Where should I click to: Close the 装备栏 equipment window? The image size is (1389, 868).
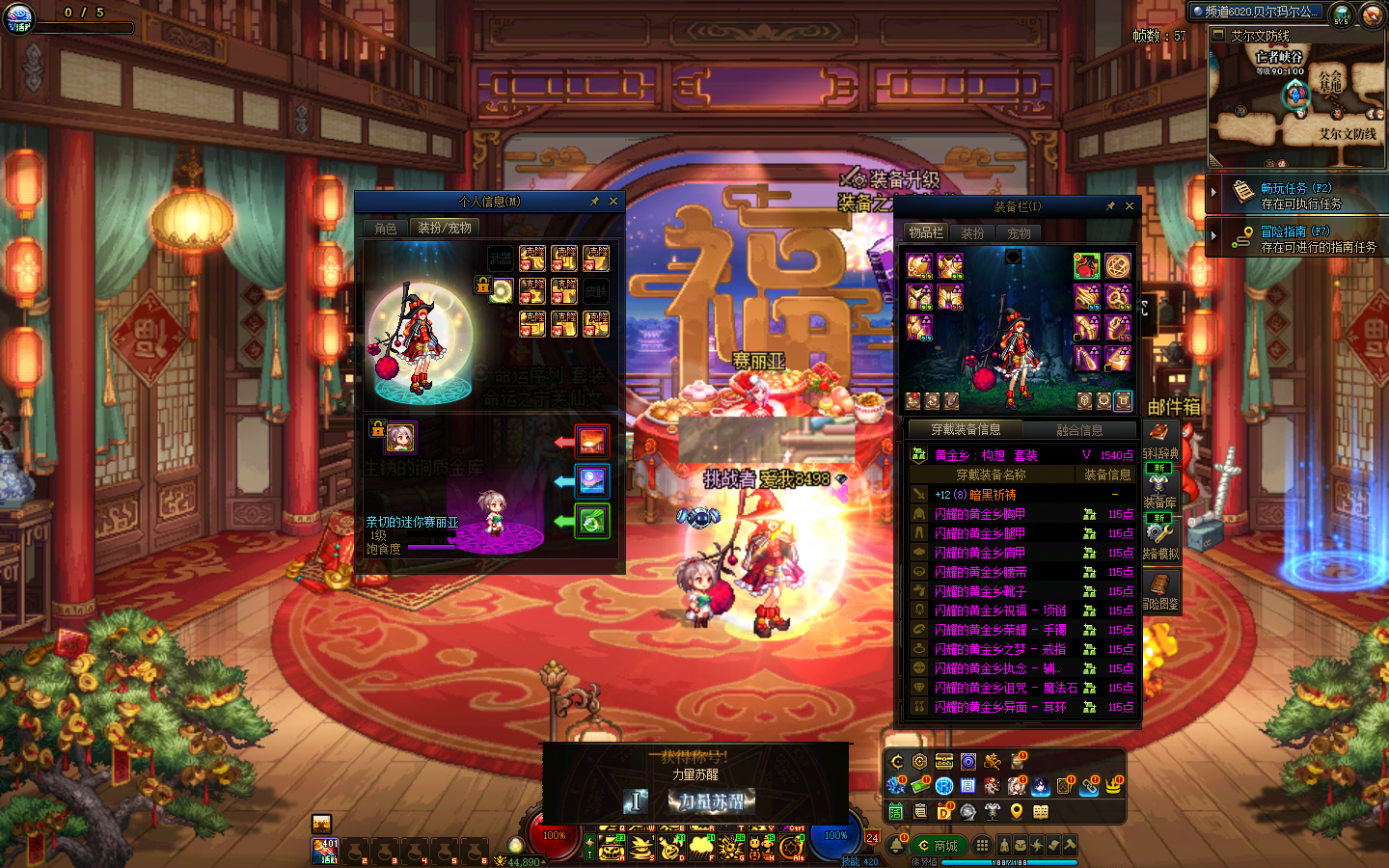[1130, 206]
